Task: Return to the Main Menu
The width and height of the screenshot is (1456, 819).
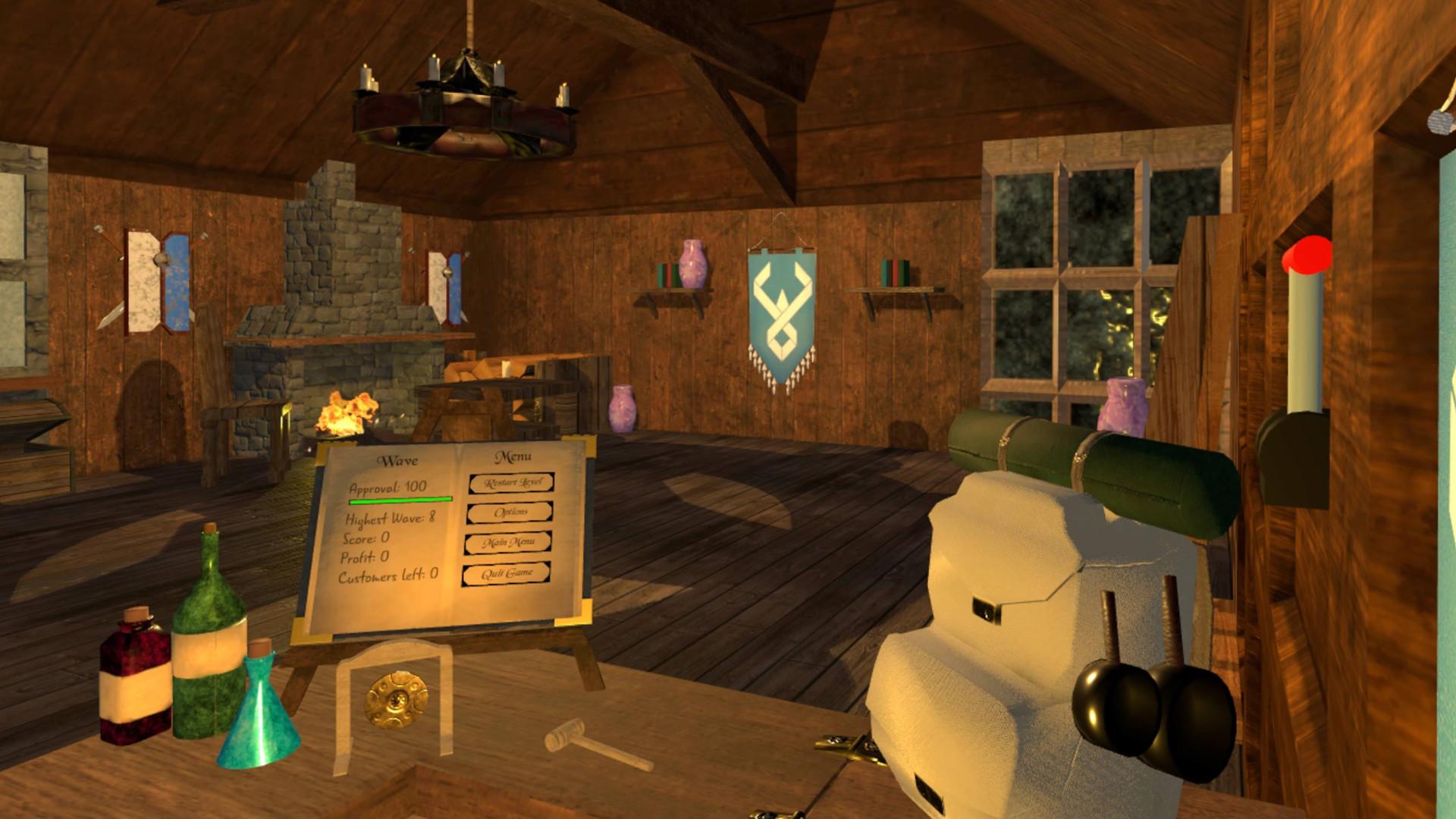Action: pyautogui.click(x=509, y=543)
